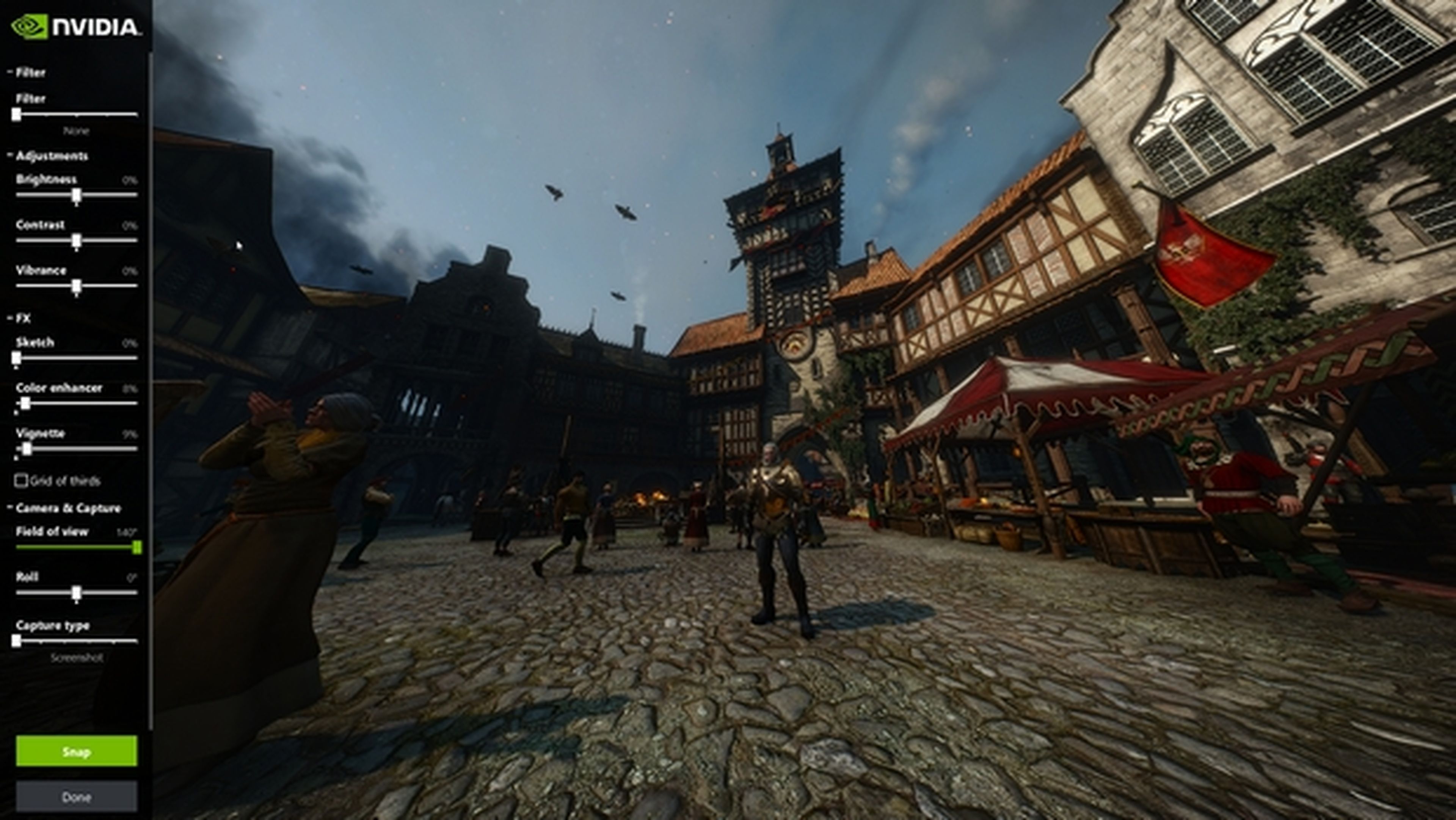Click the Vibrance slider handle
The image size is (1456, 820).
tap(76, 287)
